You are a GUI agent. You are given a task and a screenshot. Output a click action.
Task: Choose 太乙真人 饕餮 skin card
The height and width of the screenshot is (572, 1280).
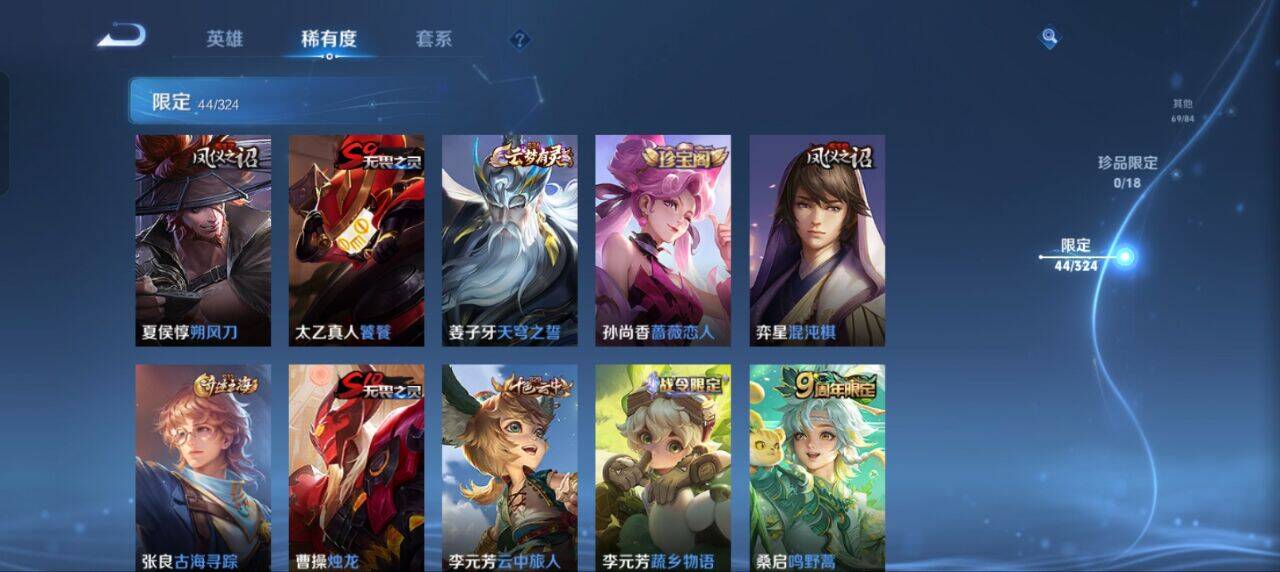356,240
